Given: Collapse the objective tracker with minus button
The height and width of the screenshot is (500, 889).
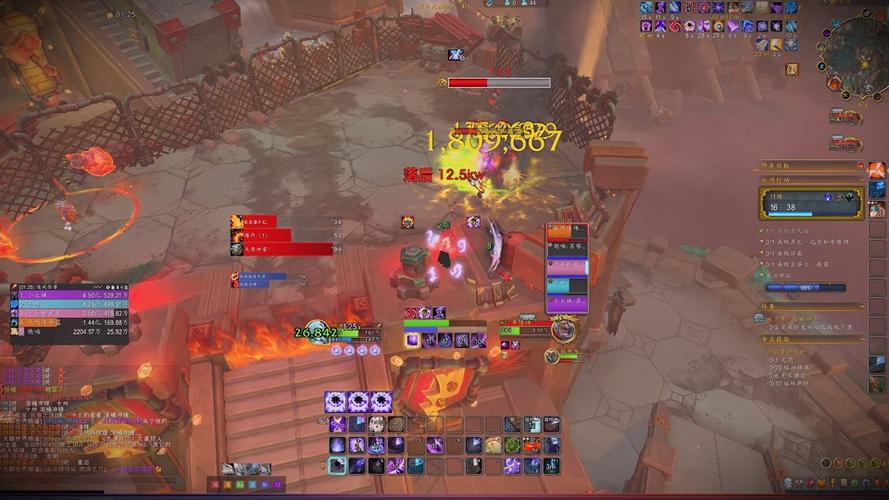Looking at the screenshot, I should 860,165.
